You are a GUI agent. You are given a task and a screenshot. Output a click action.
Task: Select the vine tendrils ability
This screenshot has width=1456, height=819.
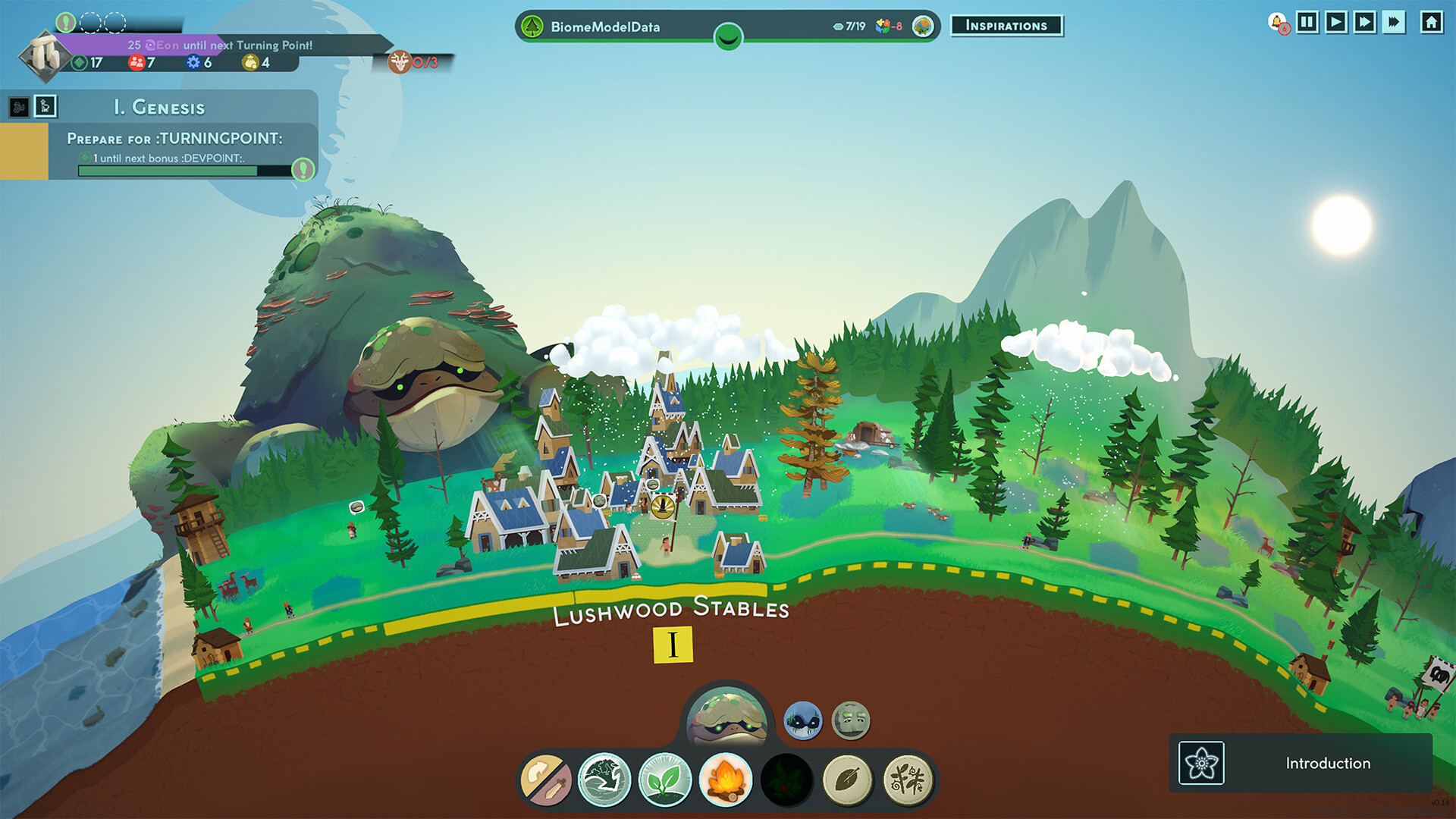(x=908, y=780)
